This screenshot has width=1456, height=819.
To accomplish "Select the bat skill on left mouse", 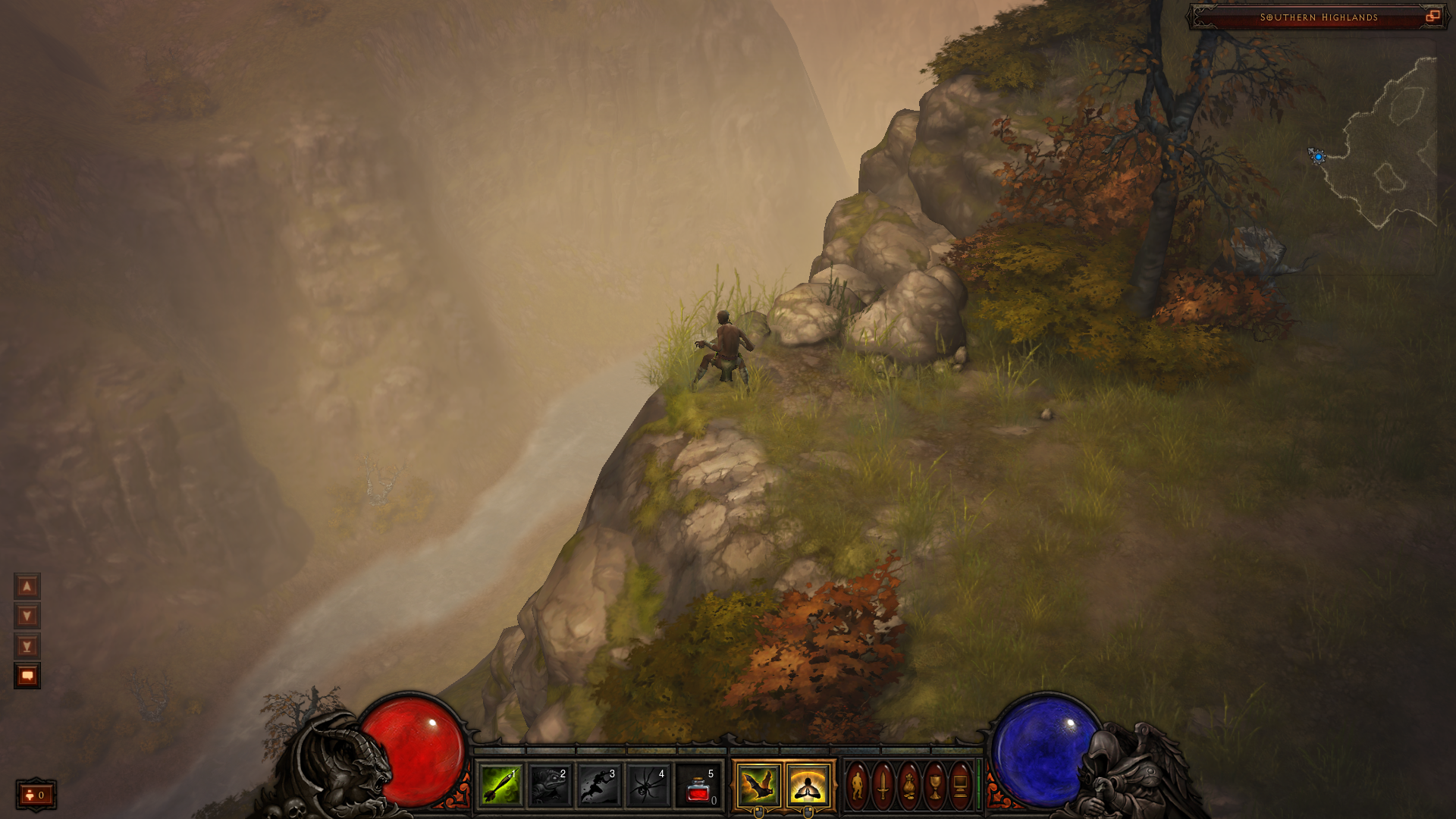I will (758, 786).
